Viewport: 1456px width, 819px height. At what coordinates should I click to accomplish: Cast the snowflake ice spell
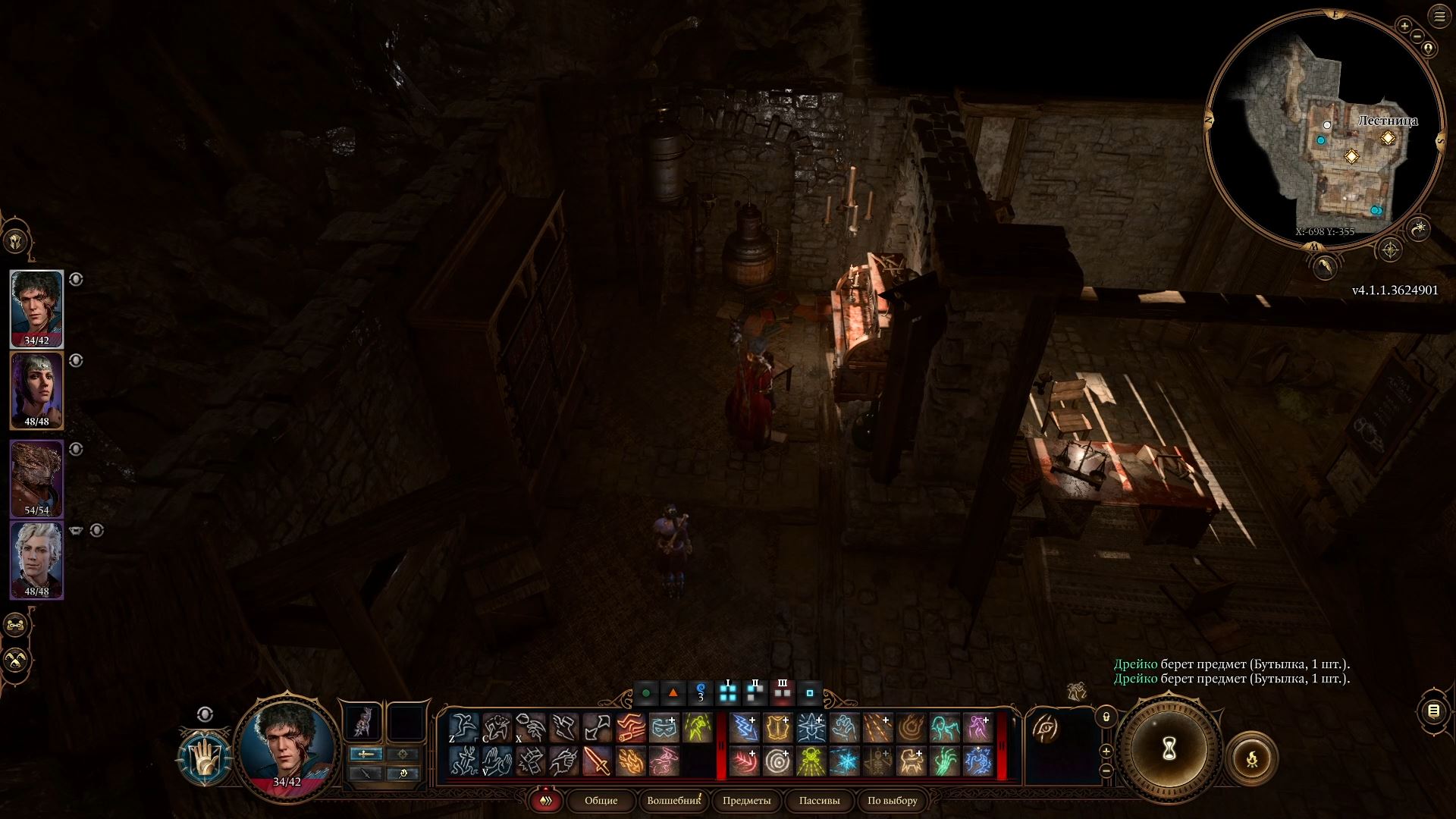pos(844,761)
